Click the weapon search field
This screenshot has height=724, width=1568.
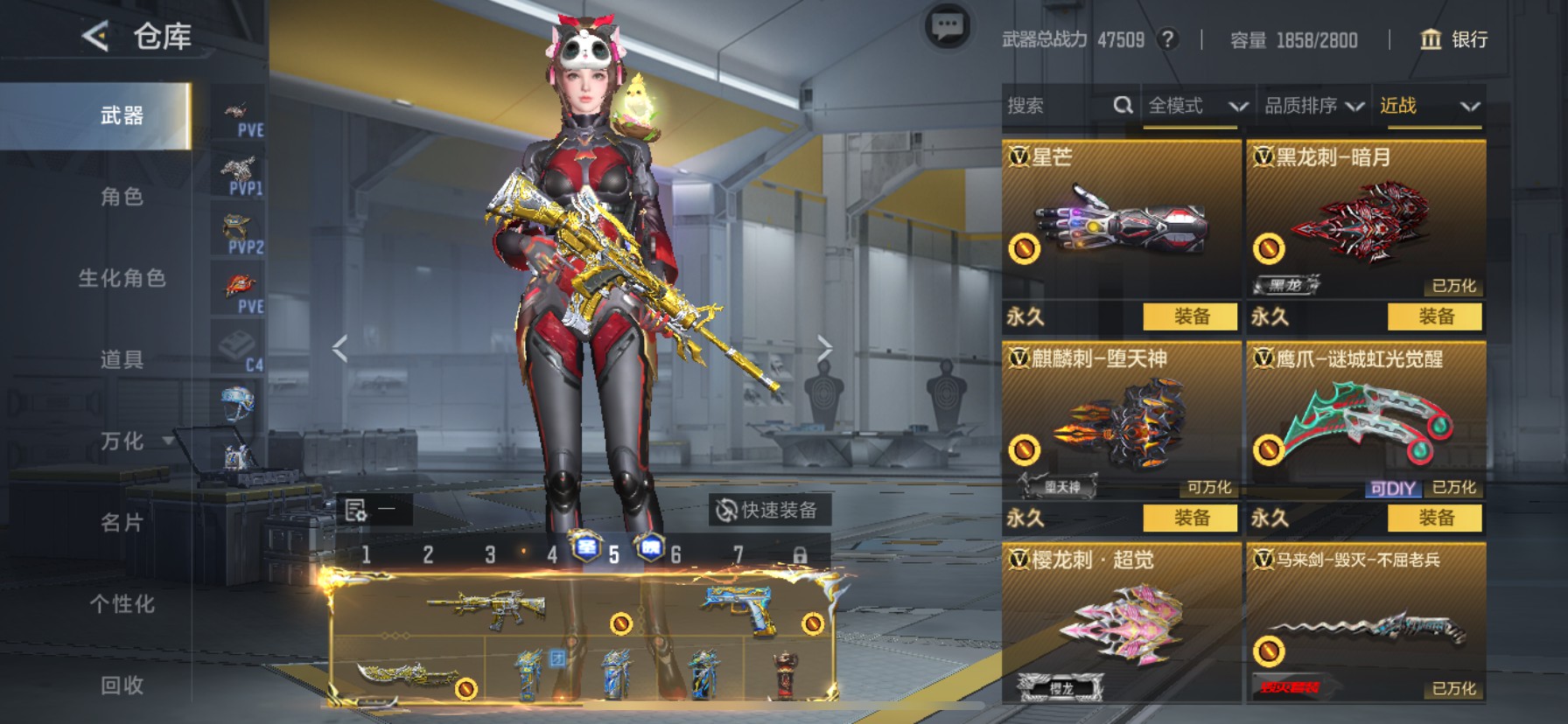tap(1059, 106)
